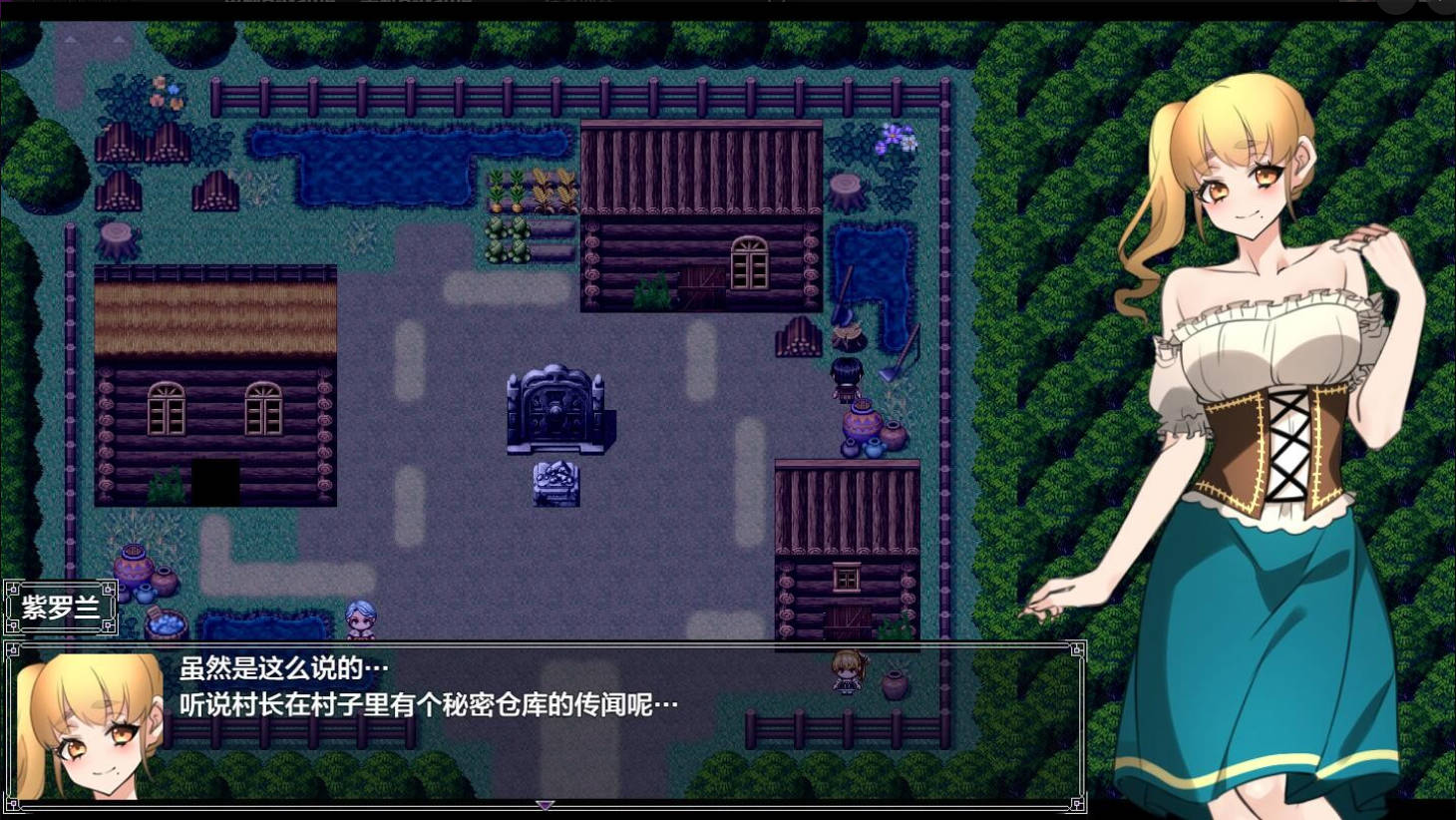Click the continue arrow below the dialogue box
Viewport: 1456px width, 820px height.
tap(545, 806)
